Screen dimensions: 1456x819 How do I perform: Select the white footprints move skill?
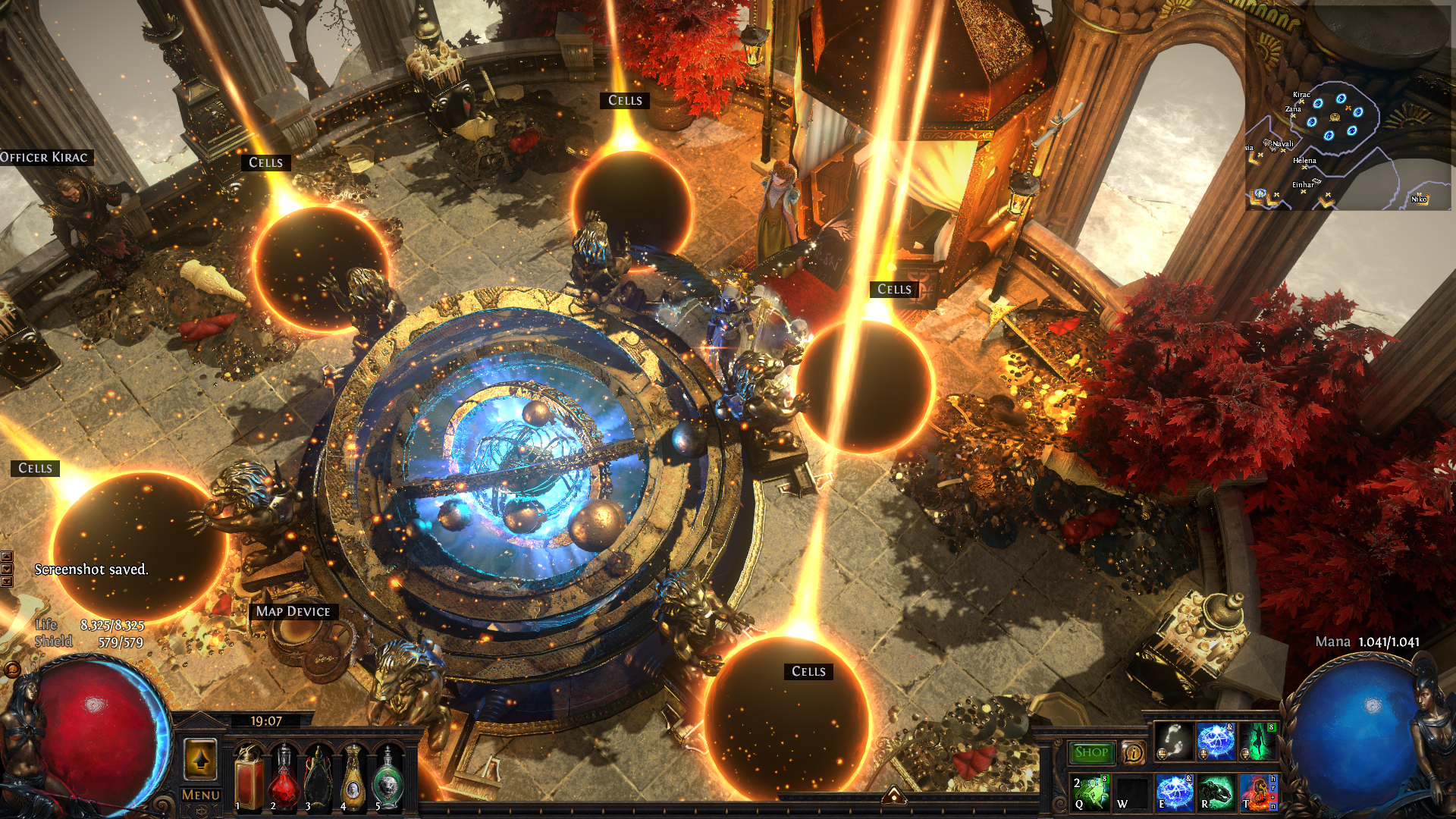[x=1174, y=741]
